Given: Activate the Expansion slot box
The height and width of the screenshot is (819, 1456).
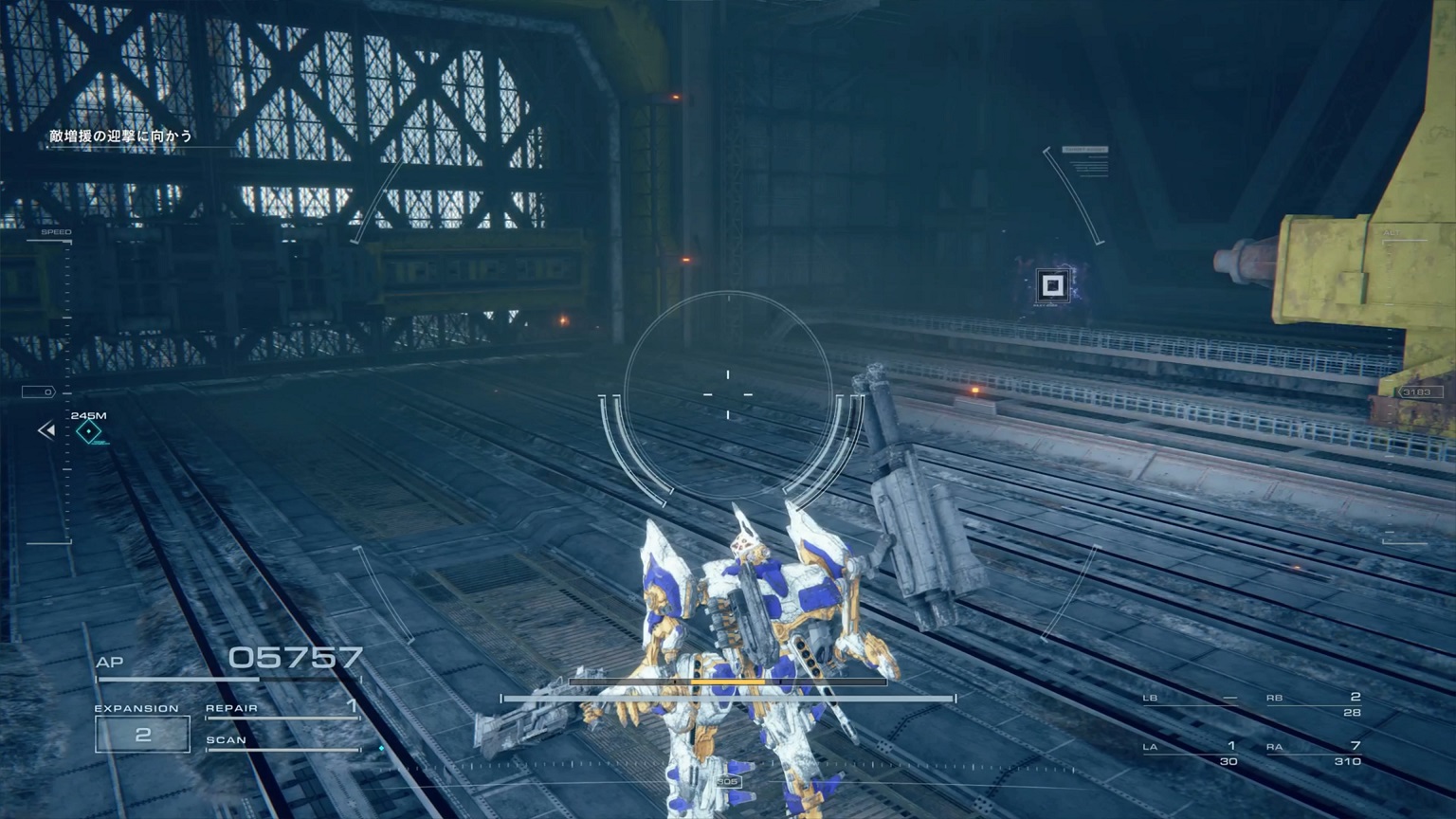Looking at the screenshot, I should coord(142,735).
